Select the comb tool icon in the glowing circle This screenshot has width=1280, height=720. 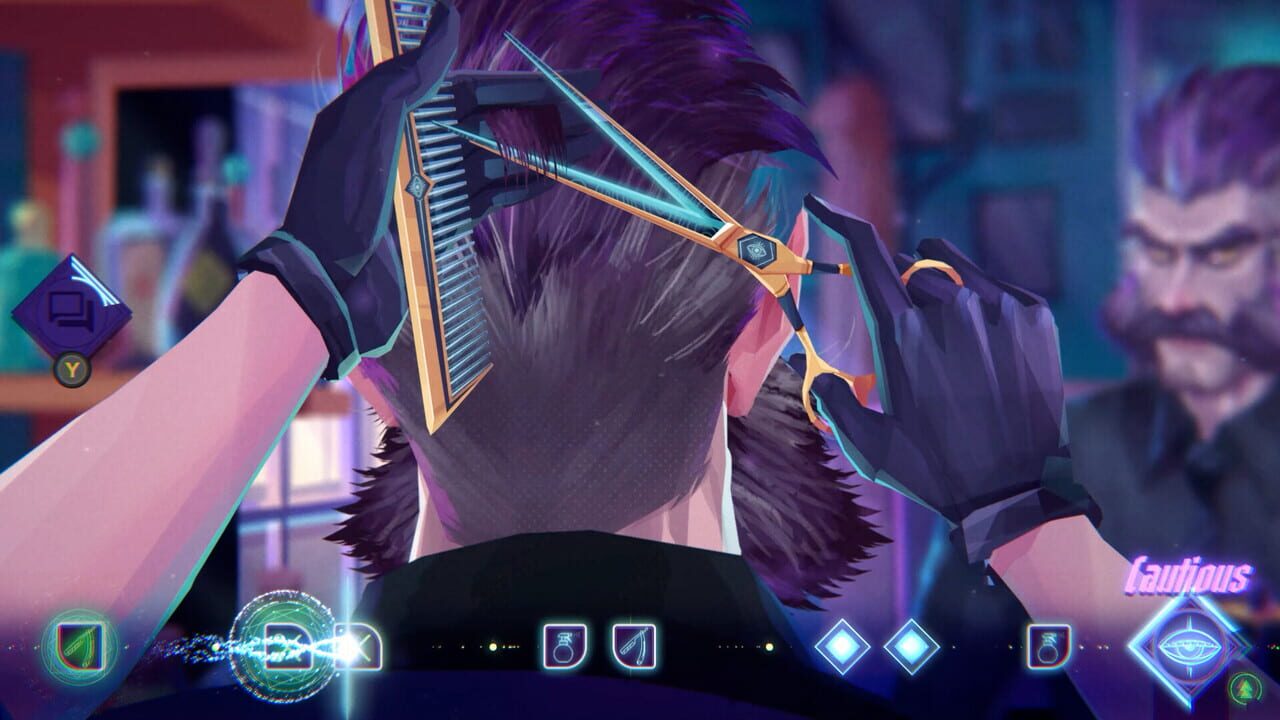click(287, 645)
